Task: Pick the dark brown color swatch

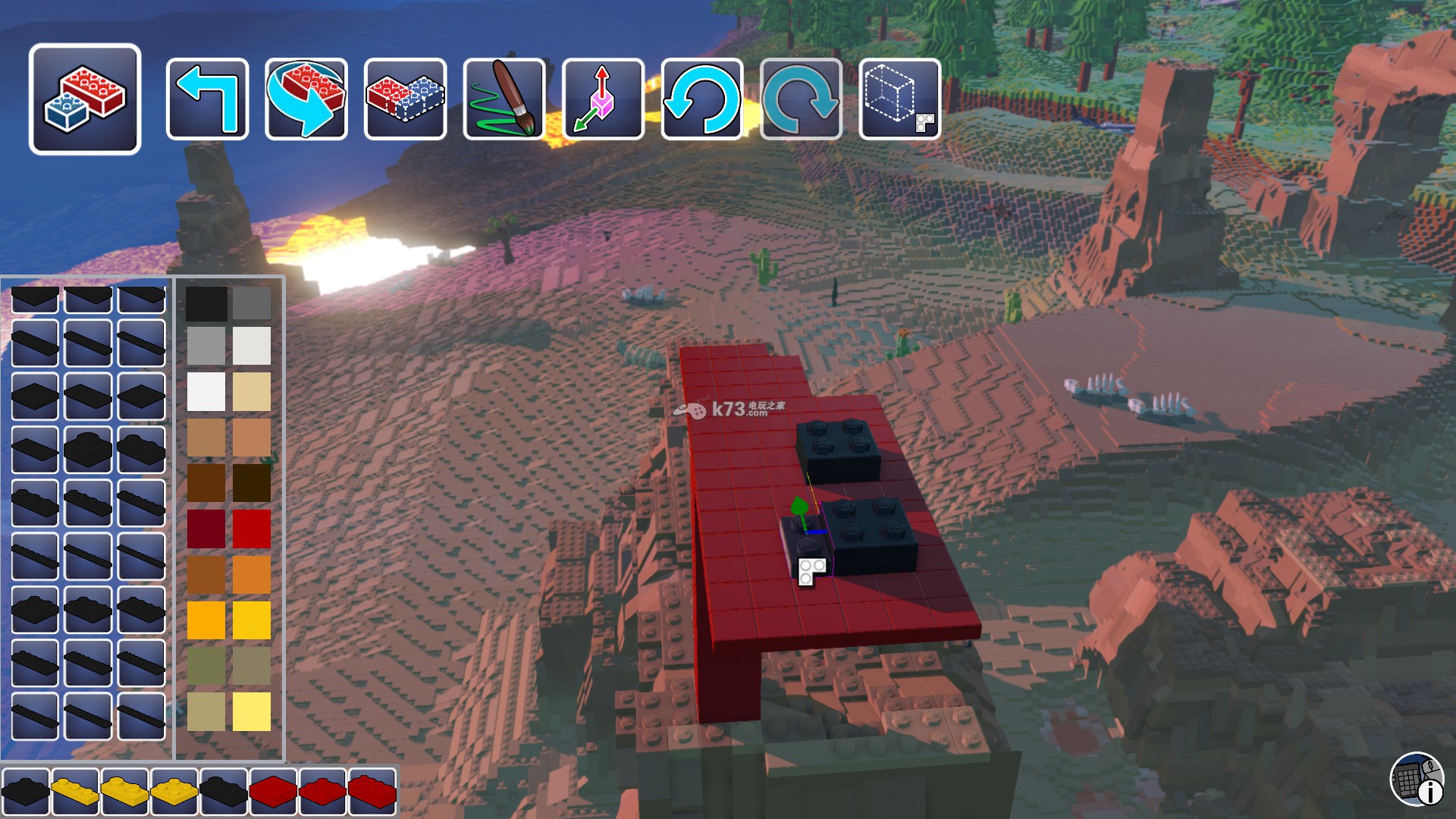Action: coord(252,483)
